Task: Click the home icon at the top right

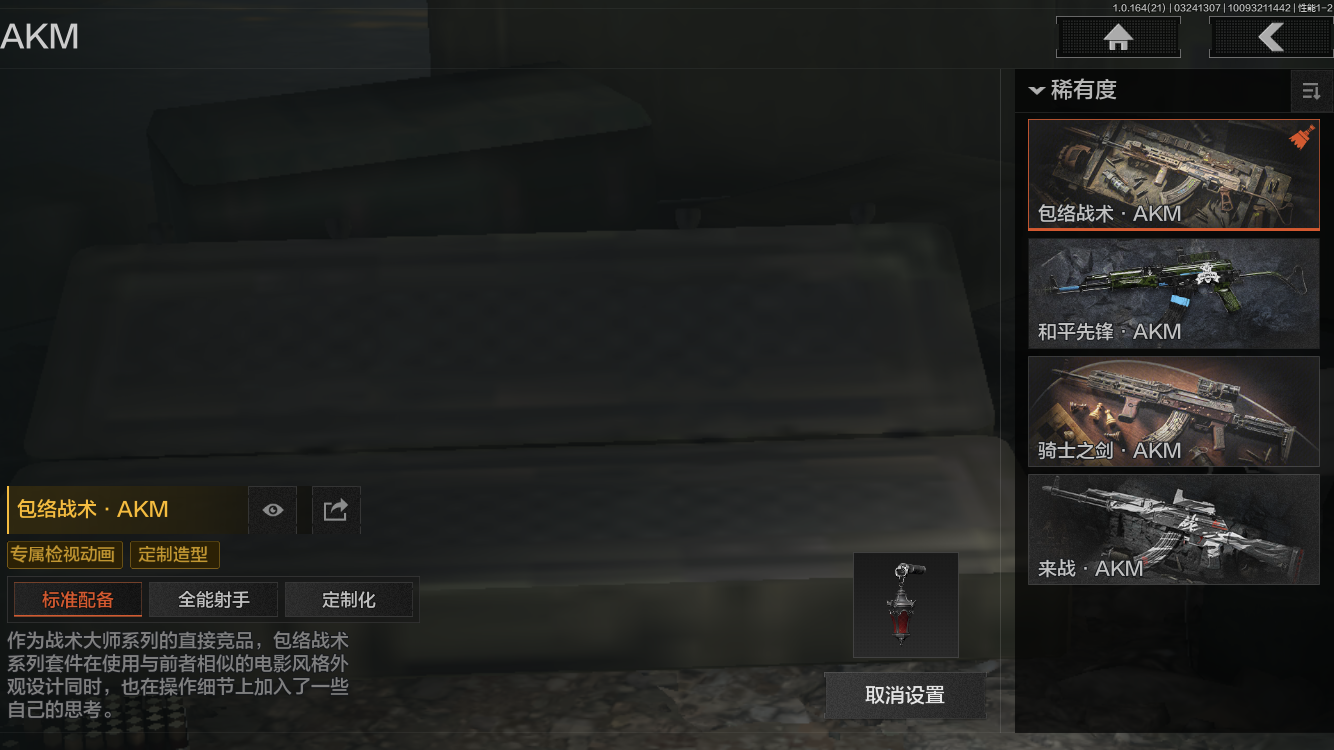Action: [1117, 37]
